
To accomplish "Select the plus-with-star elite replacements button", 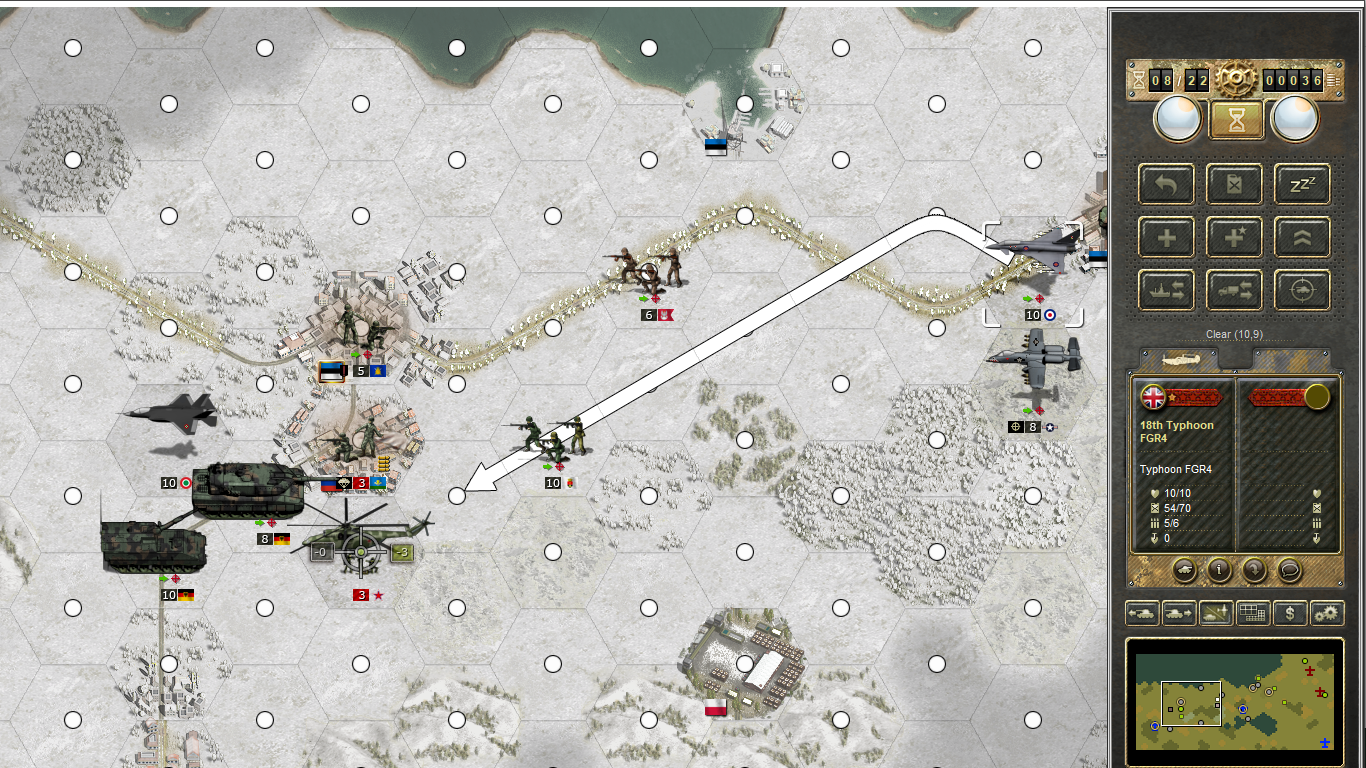I will click(1234, 238).
